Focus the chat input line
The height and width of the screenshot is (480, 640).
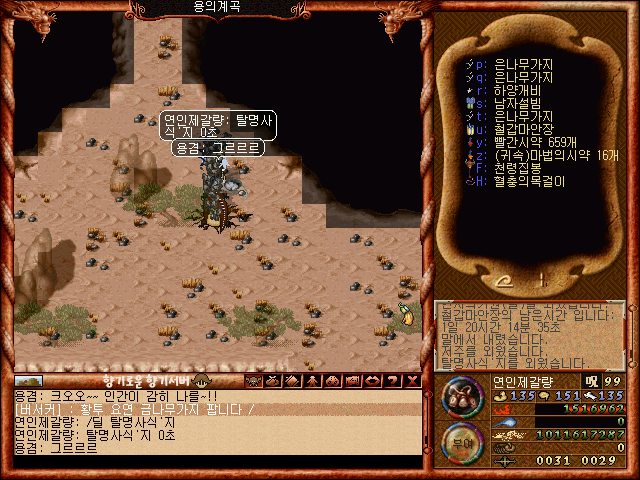pyautogui.click(x=215, y=462)
